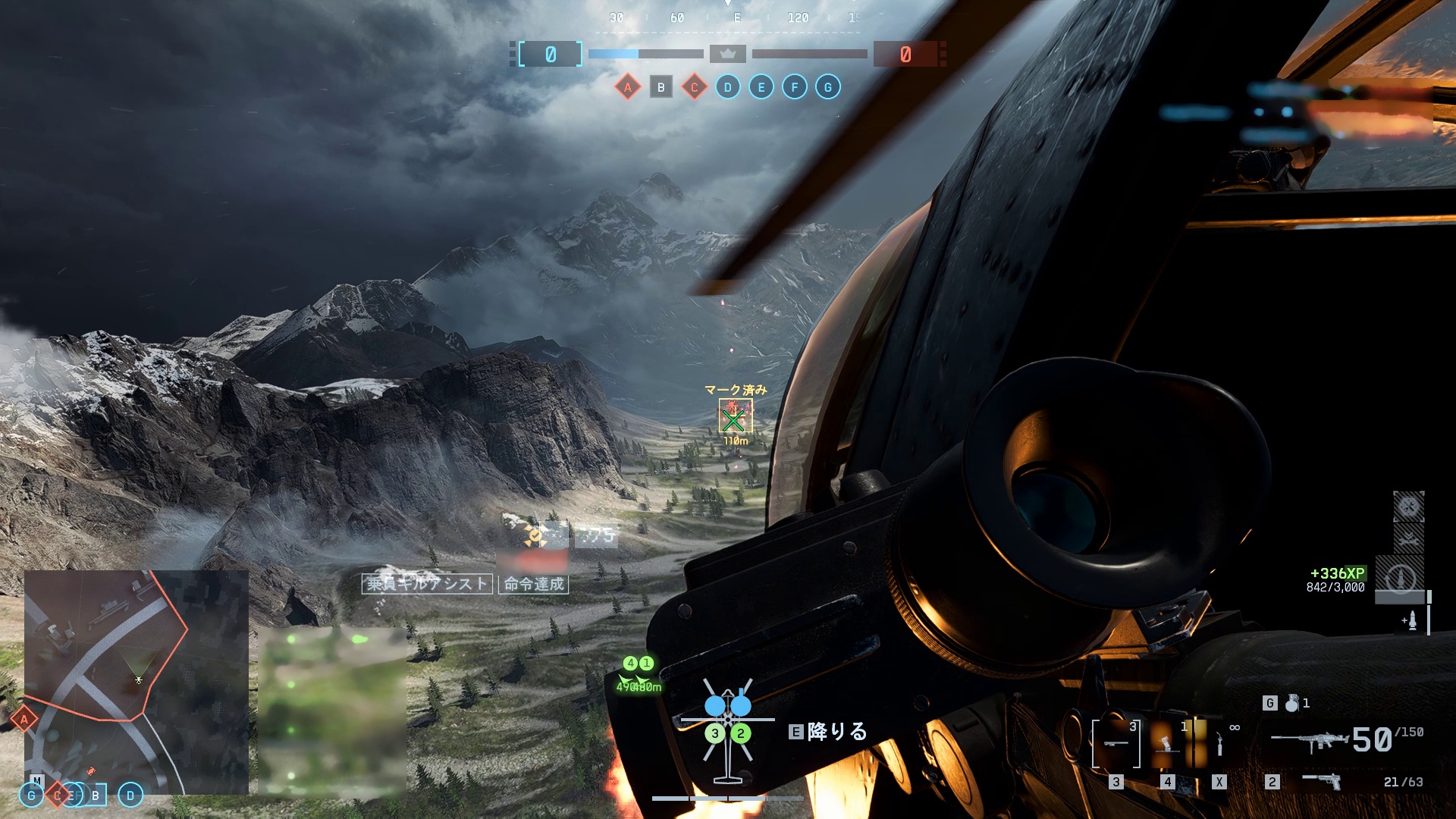The width and height of the screenshot is (1456, 819).
Task: Select the frag grenade icon
Action: click(1291, 703)
